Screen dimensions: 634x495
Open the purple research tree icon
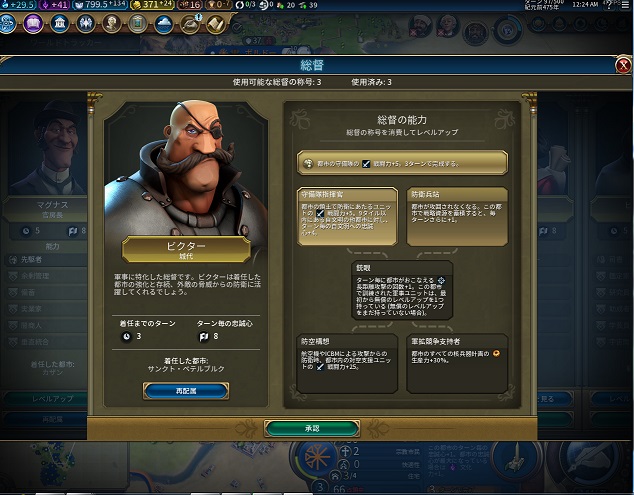point(33,23)
